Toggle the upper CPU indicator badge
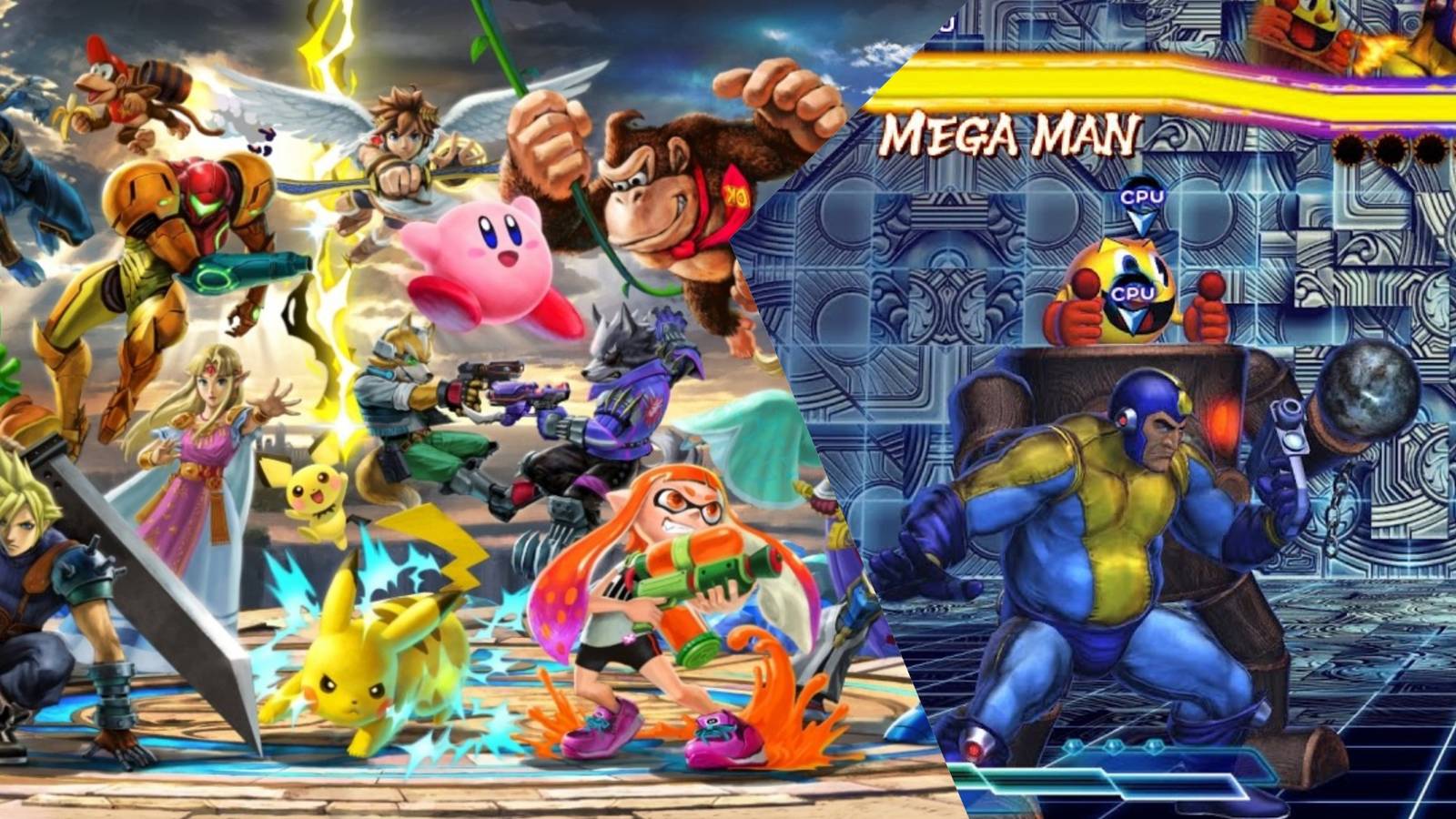The image size is (1456, 819). pyautogui.click(x=1145, y=194)
